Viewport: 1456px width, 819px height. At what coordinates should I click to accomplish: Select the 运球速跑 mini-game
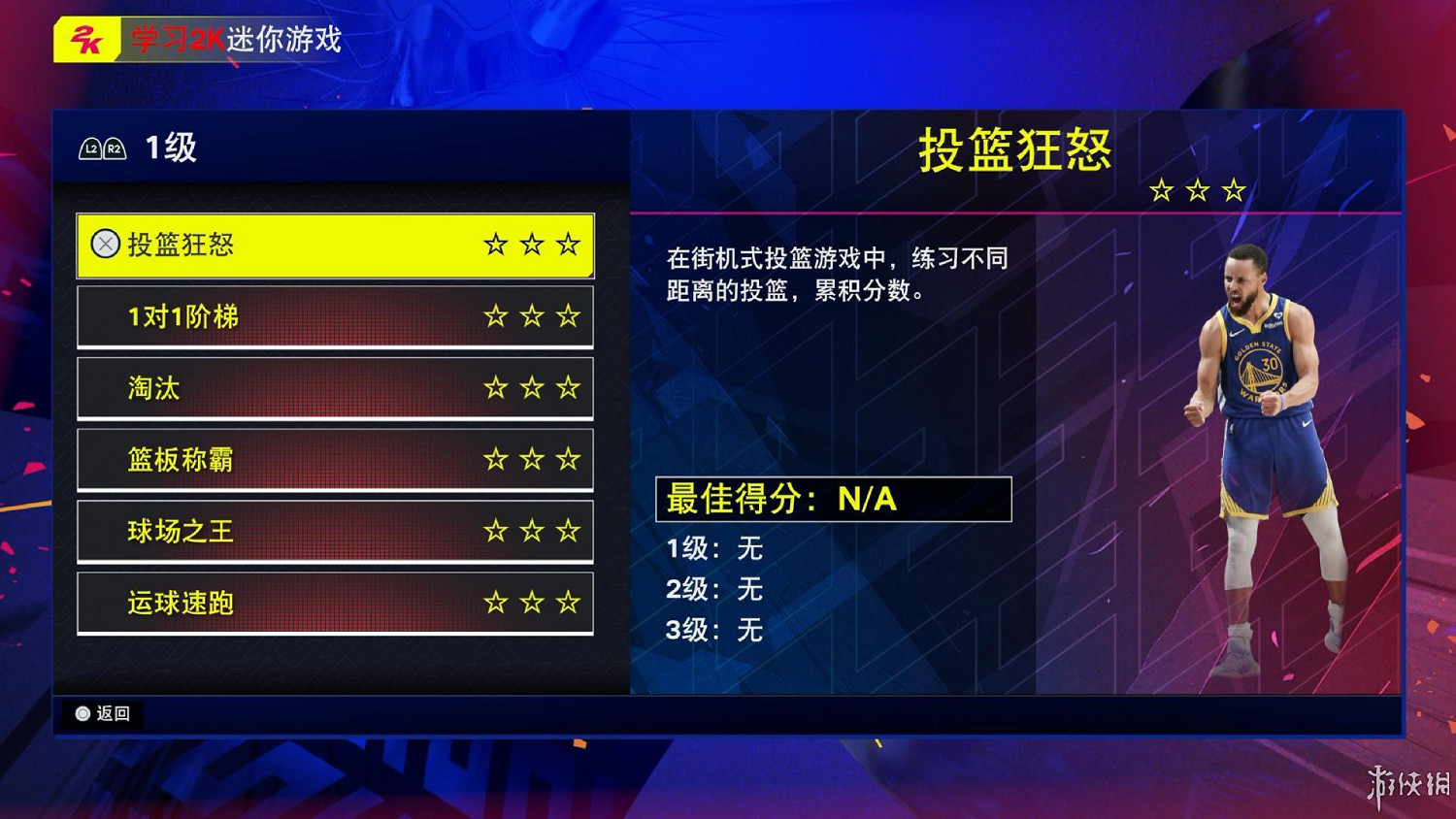pos(335,603)
